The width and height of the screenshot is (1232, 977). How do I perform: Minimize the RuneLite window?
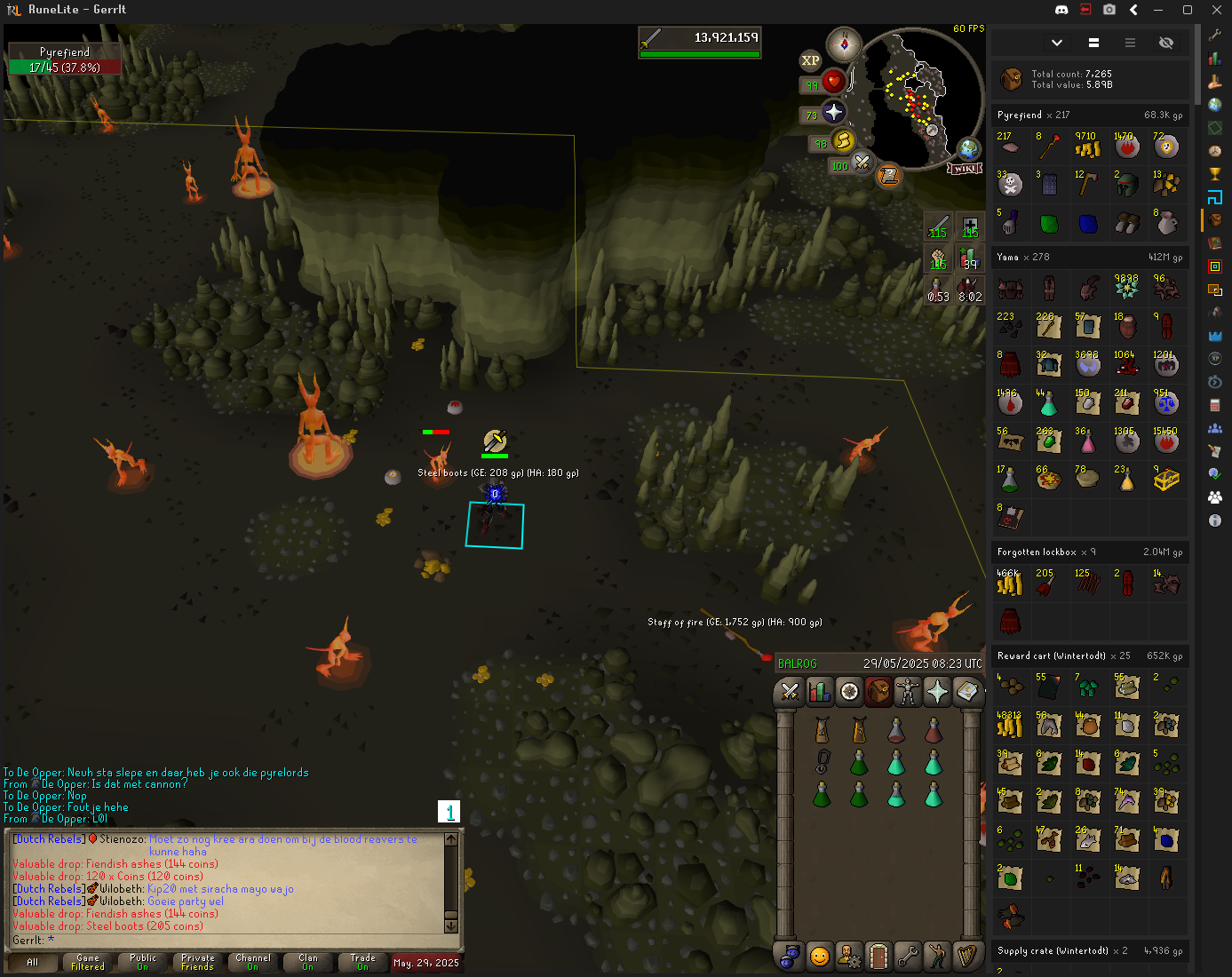(1158, 10)
